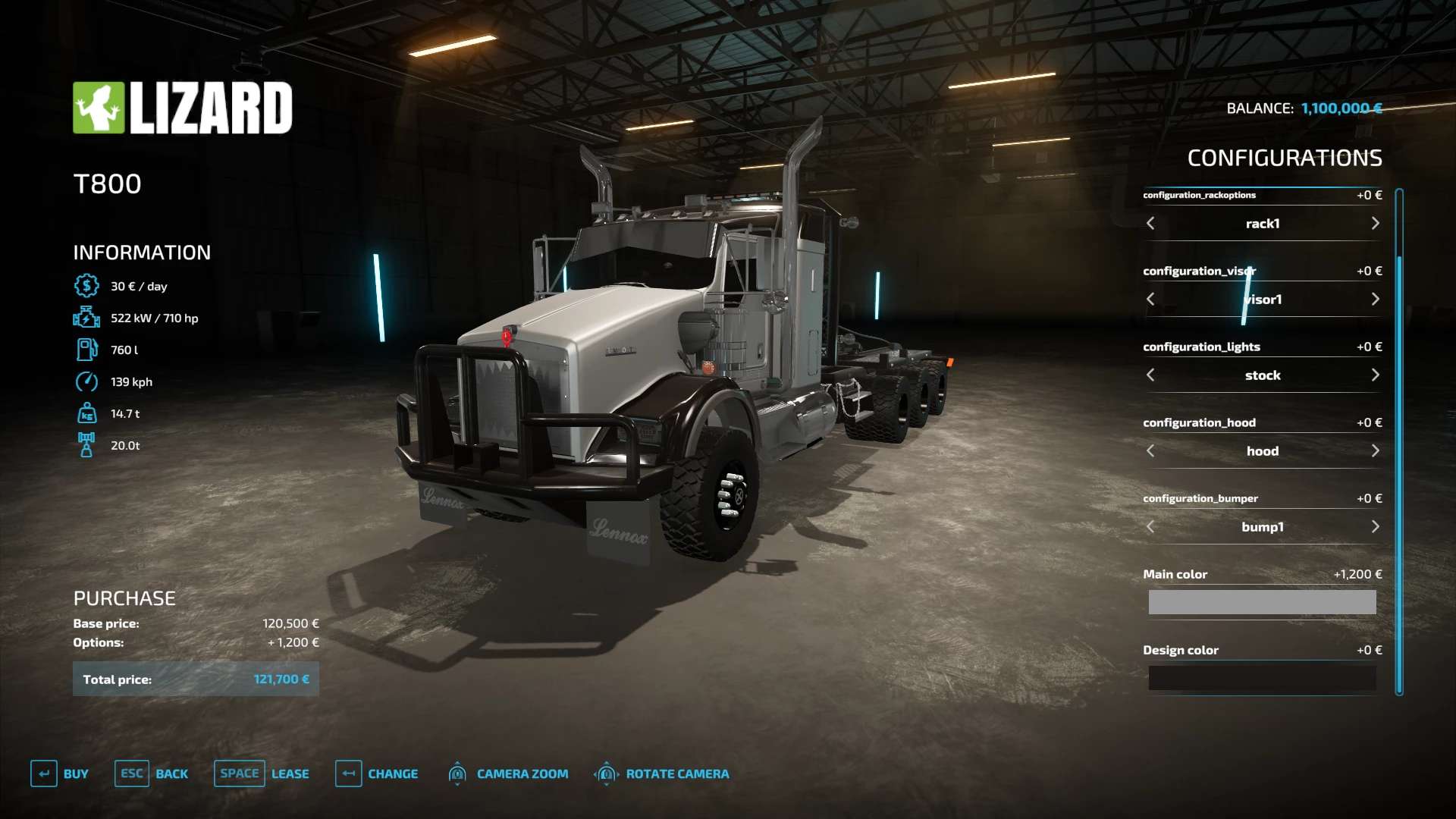Viewport: 1456px width, 819px height.
Task: Pick previous bumper configuration
Action: click(x=1150, y=527)
